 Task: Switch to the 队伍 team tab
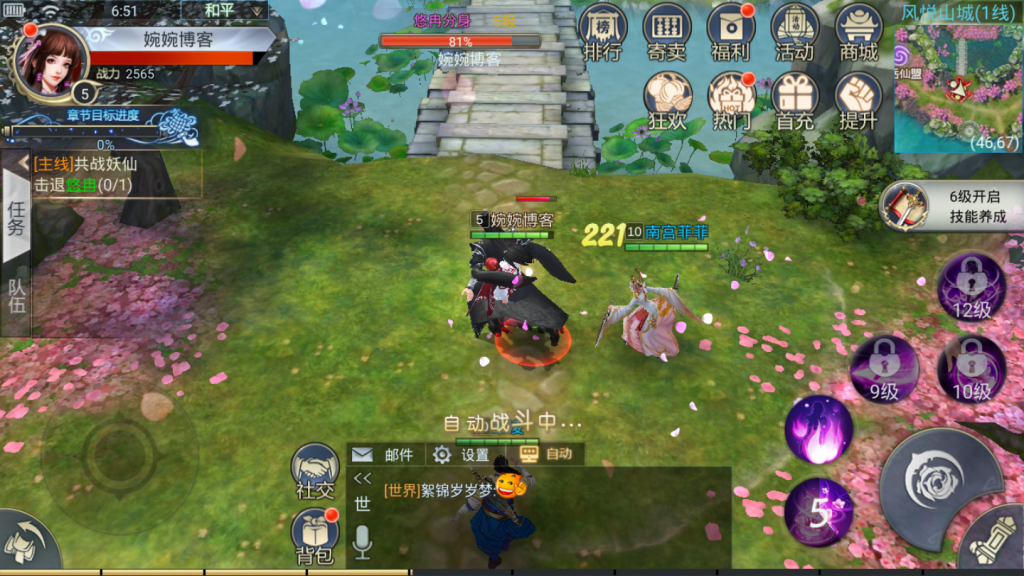pyautogui.click(x=16, y=296)
